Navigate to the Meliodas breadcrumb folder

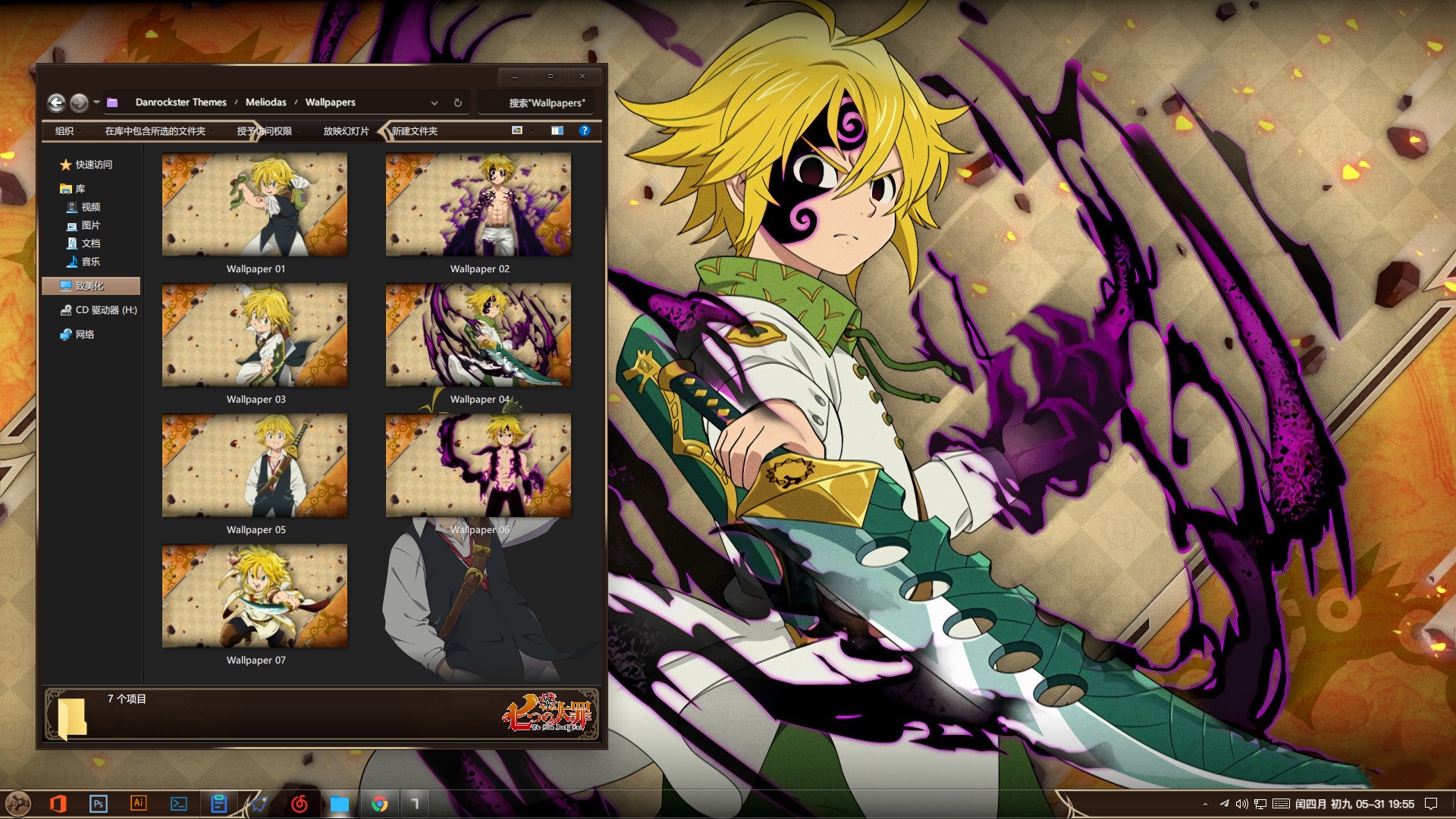265,102
